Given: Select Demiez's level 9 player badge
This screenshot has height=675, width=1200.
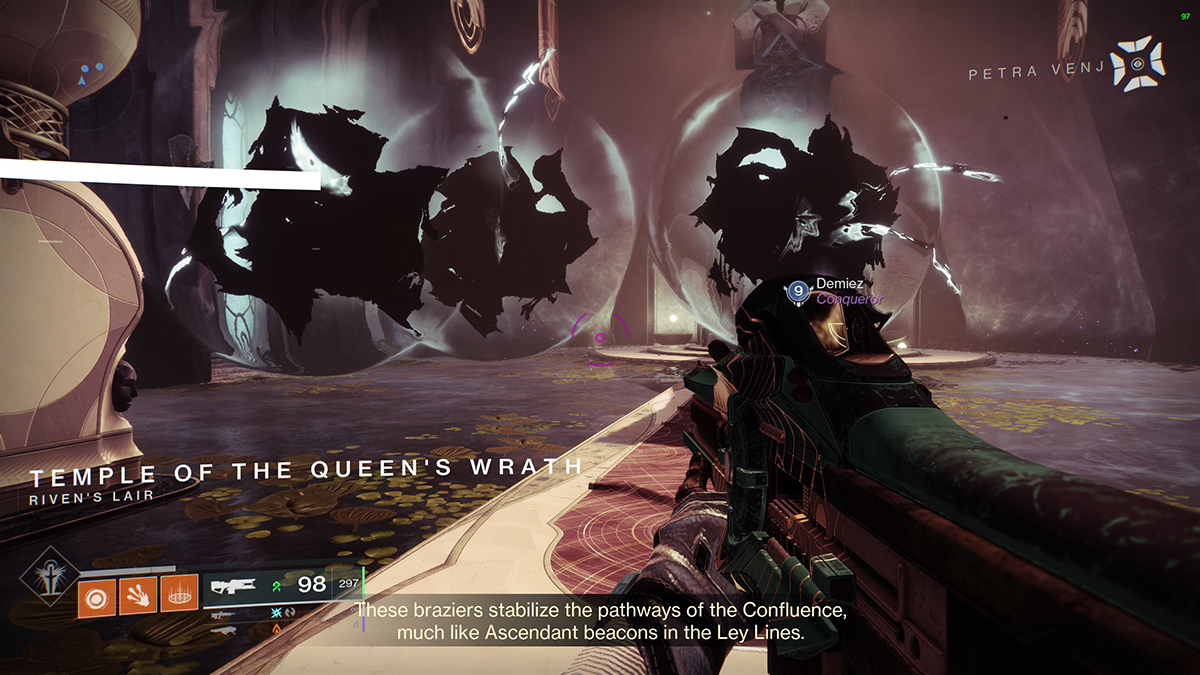Looking at the screenshot, I should point(797,291).
